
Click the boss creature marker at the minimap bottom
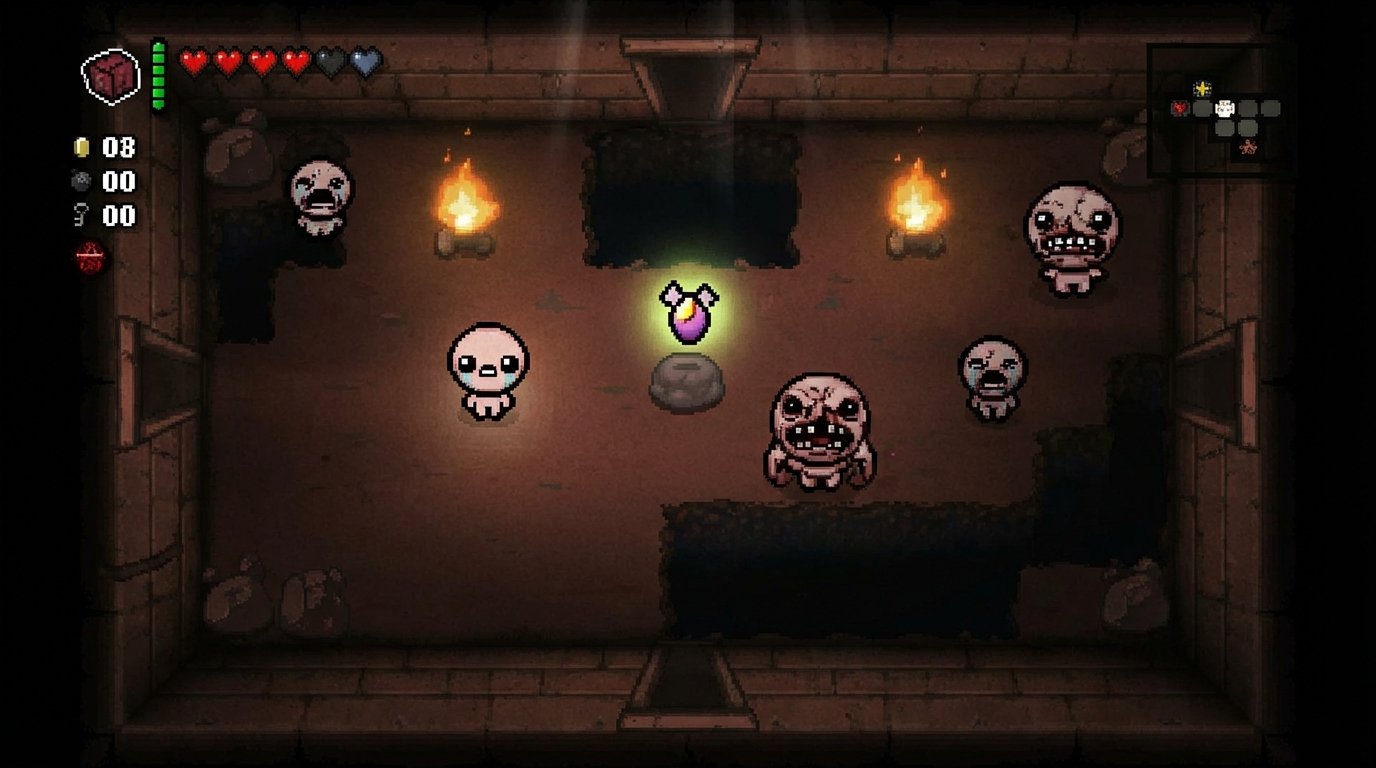1248,146
